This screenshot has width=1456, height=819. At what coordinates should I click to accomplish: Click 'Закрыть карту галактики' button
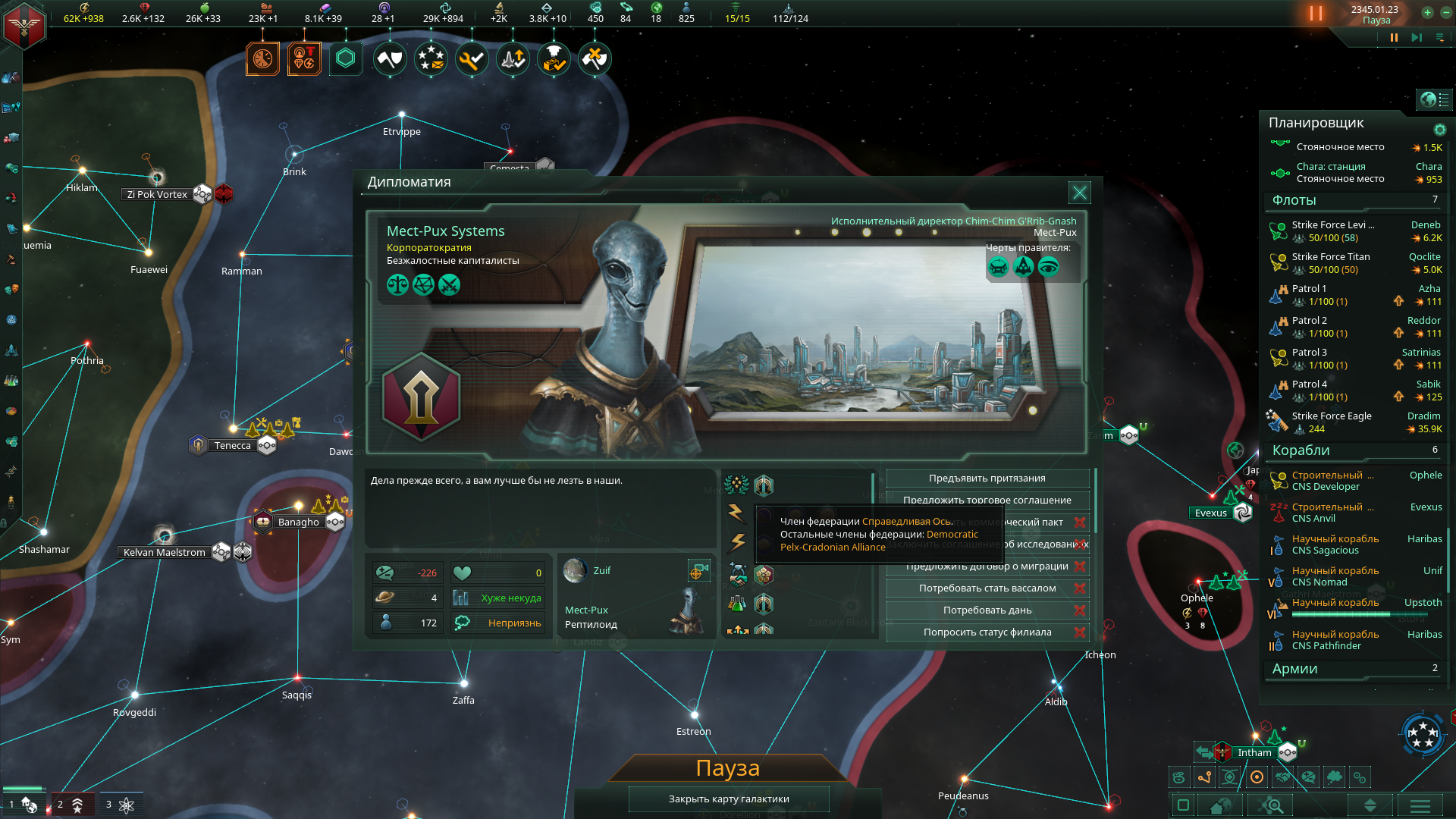728,799
